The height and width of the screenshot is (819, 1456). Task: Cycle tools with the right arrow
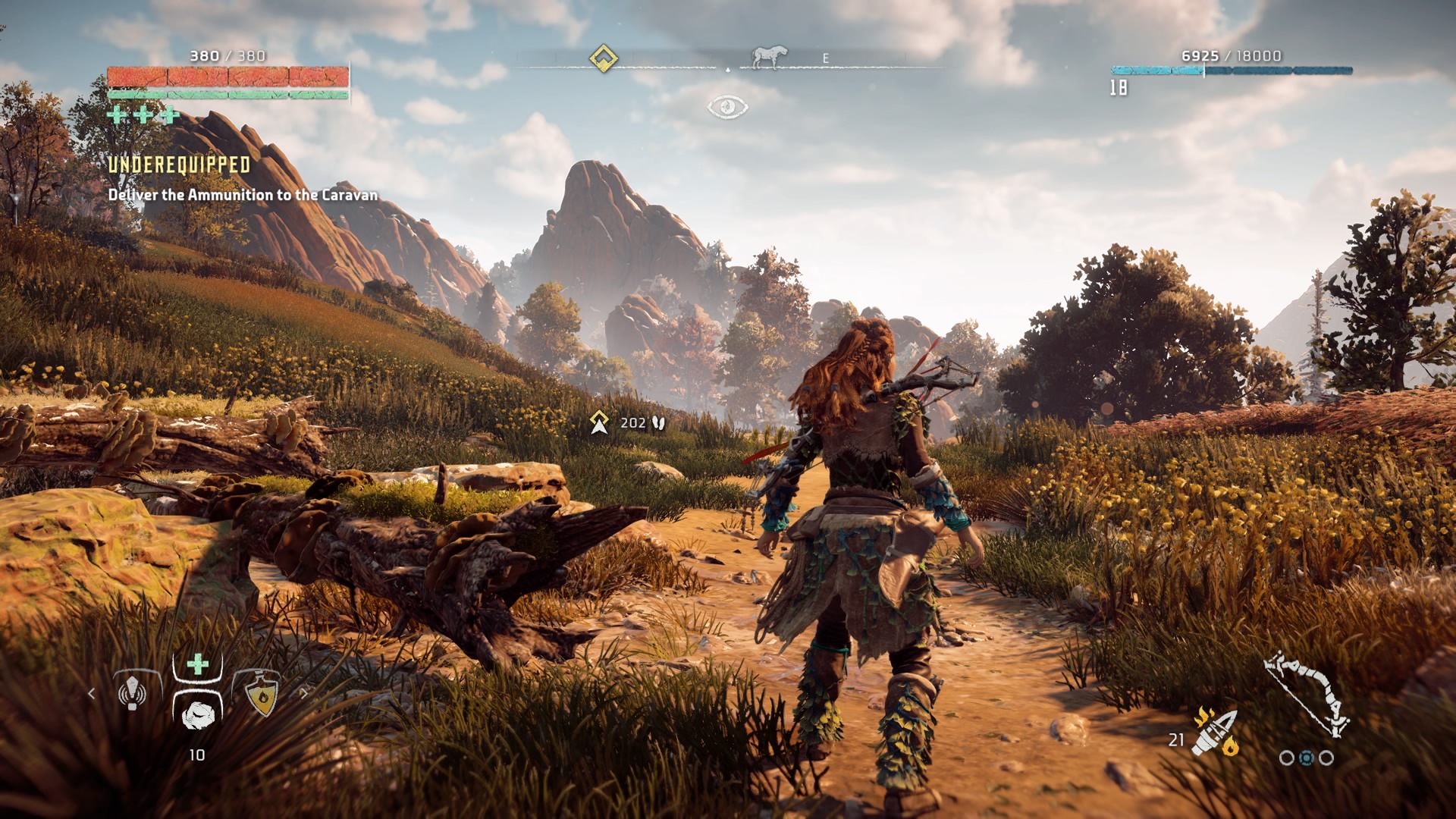pos(304,692)
